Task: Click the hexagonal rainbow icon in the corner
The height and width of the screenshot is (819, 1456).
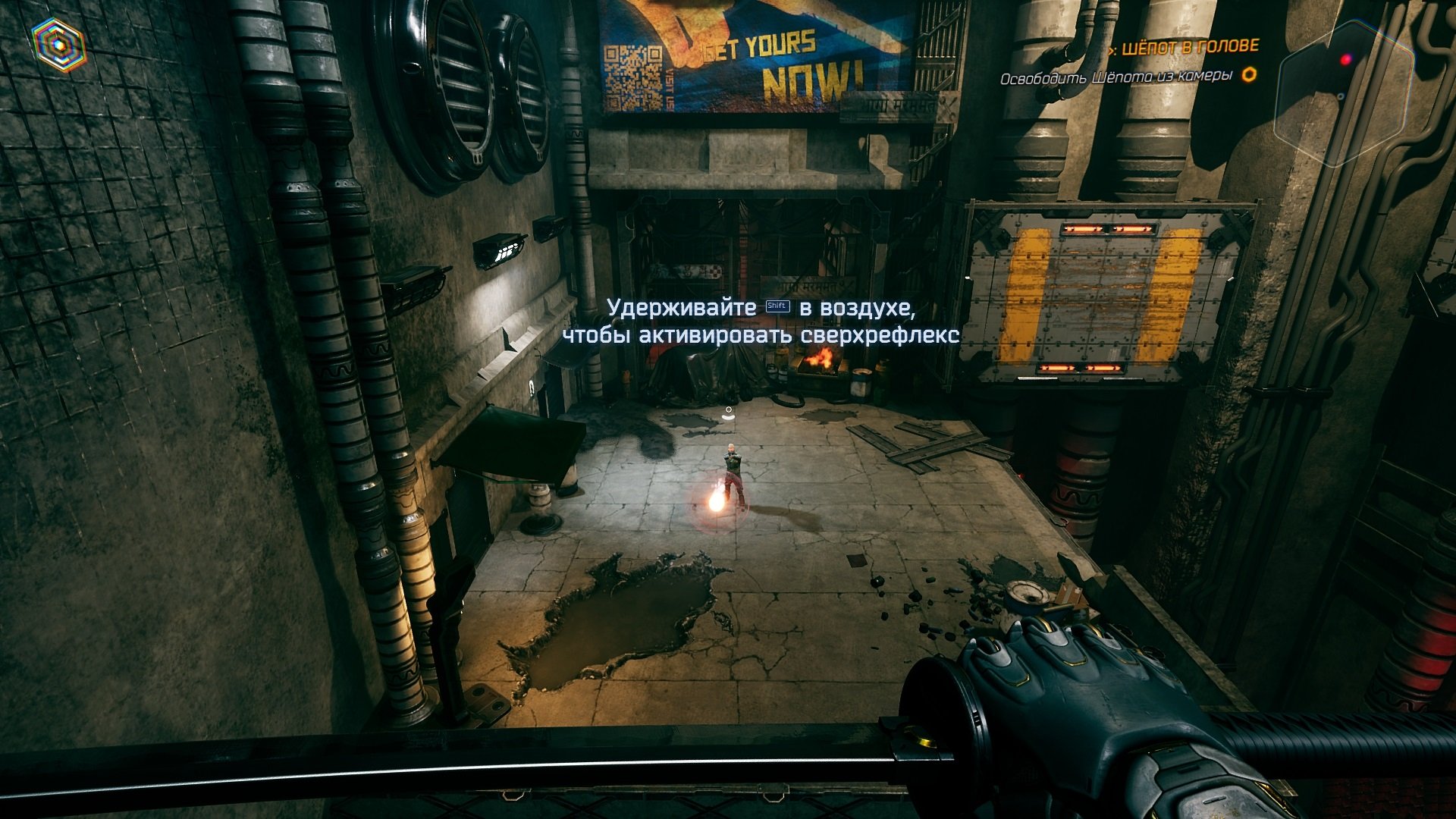Action: [x=58, y=45]
